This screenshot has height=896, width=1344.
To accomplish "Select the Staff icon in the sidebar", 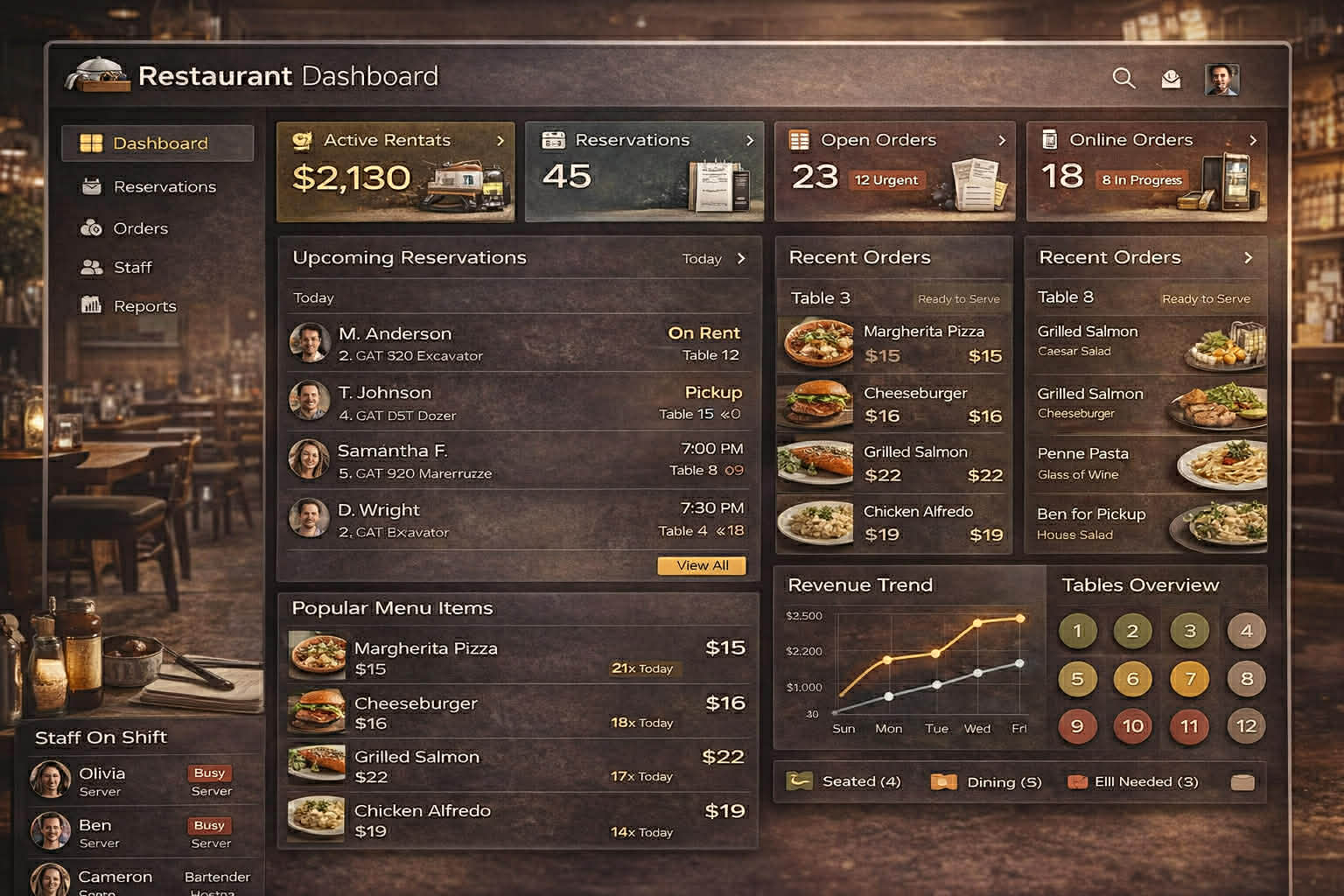I will 90,267.
